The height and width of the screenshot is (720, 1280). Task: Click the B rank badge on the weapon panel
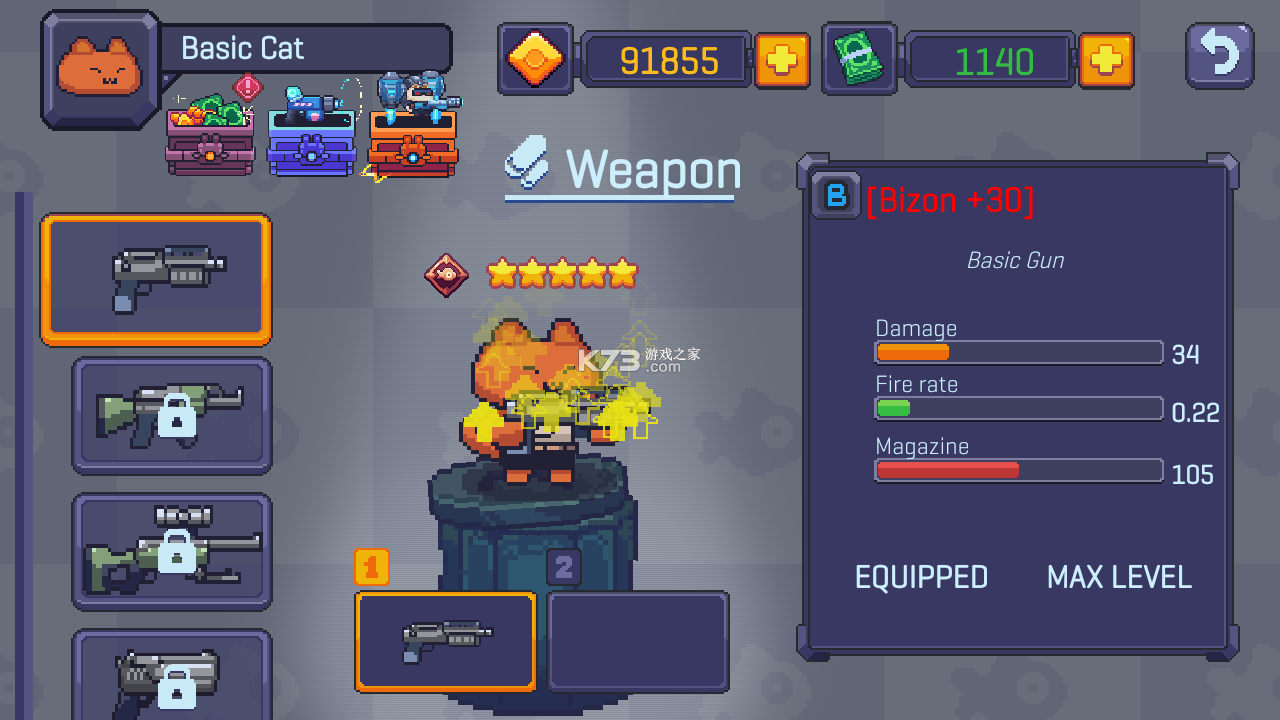pyautogui.click(x=836, y=196)
